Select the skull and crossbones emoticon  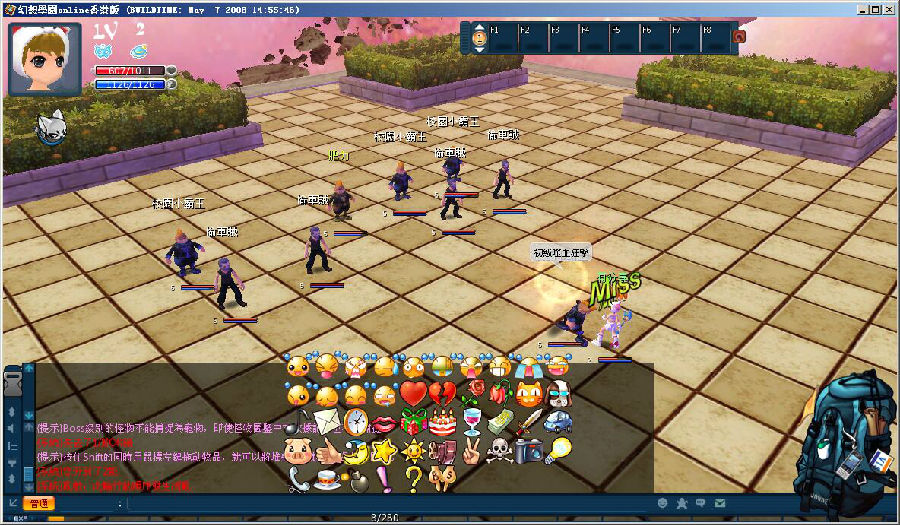click(500, 451)
